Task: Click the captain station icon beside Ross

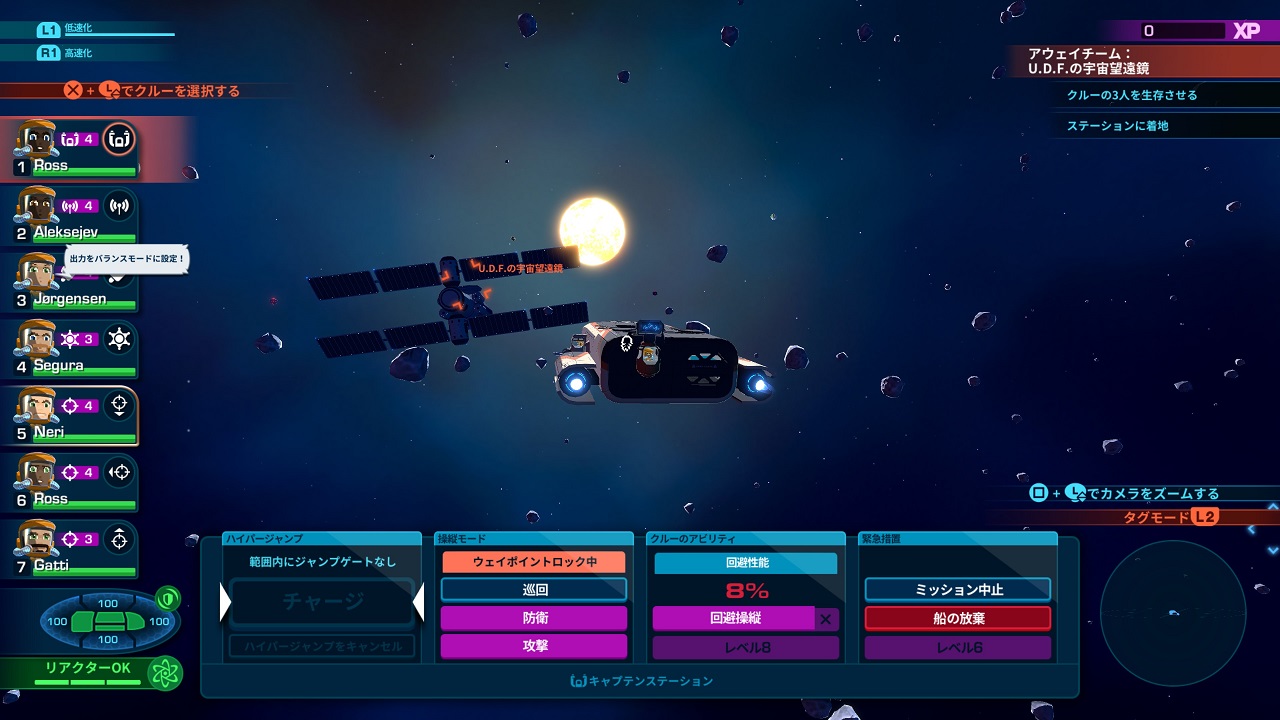Action: [119, 139]
